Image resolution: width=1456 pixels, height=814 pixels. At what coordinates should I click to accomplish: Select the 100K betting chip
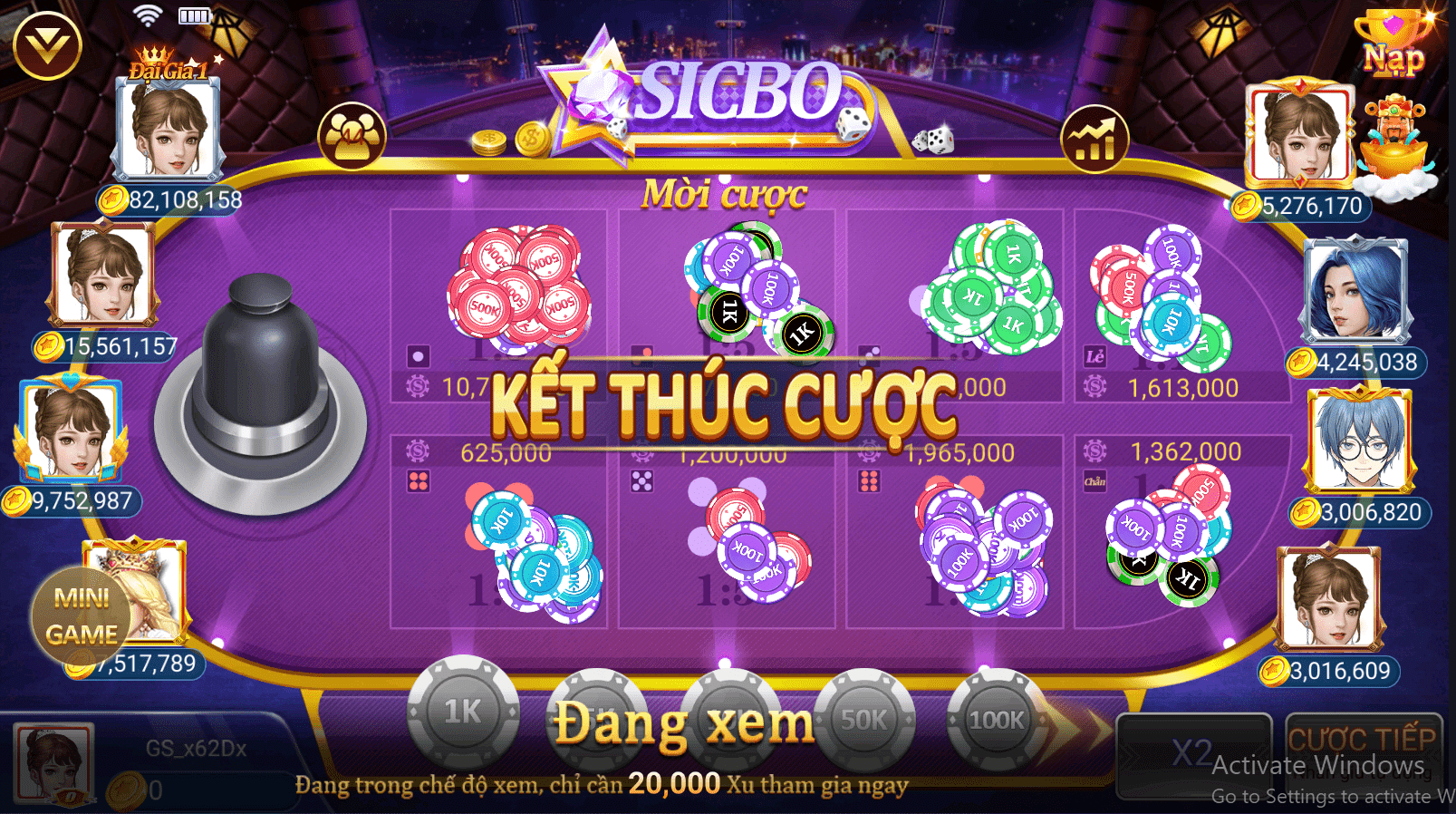[994, 717]
